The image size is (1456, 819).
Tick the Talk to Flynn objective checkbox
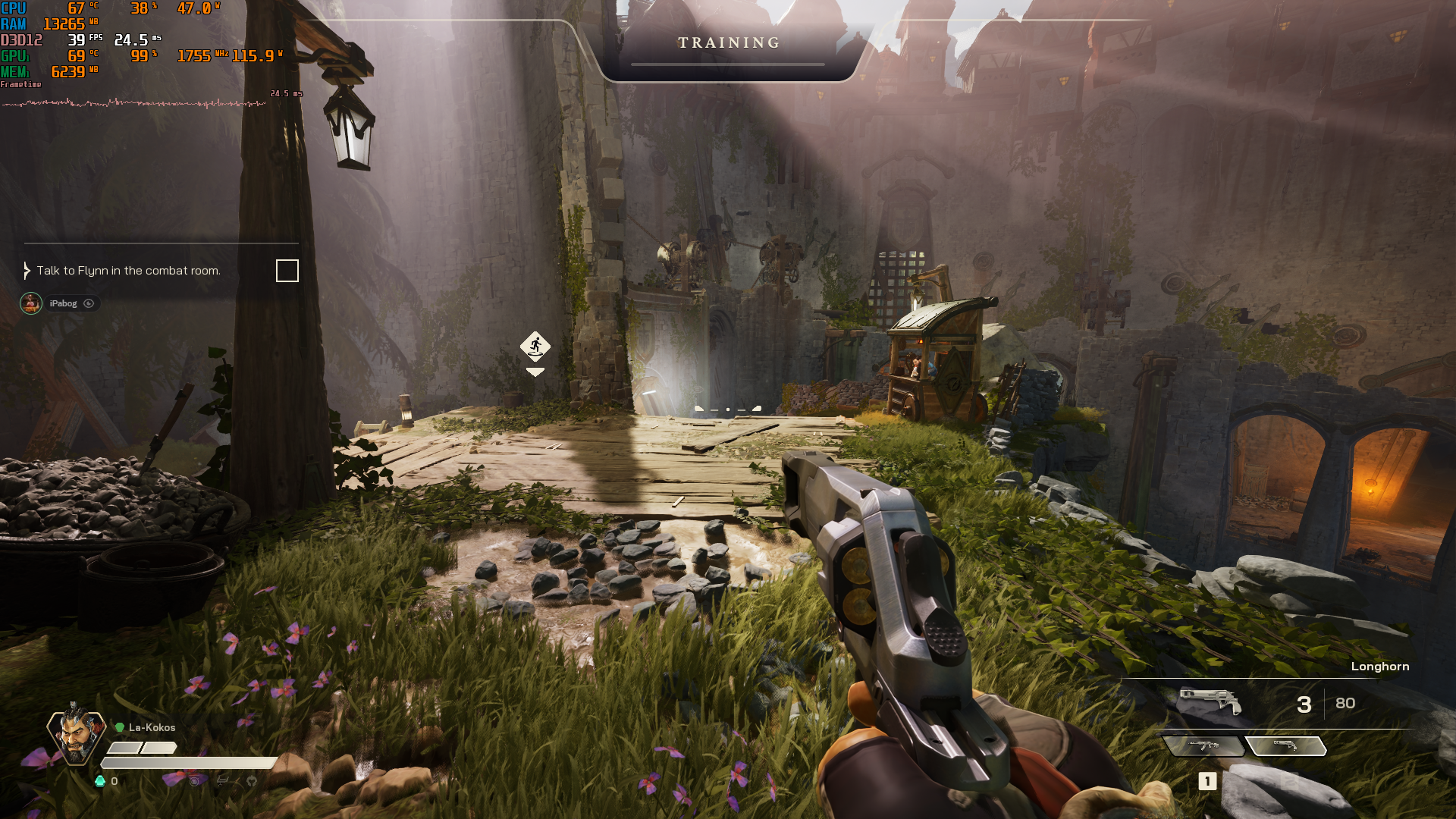tap(287, 271)
